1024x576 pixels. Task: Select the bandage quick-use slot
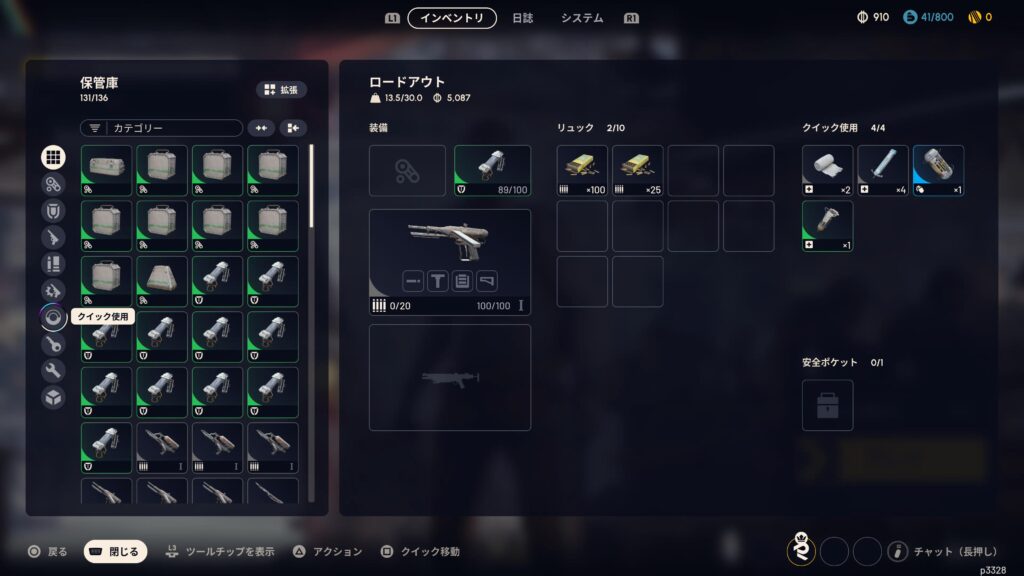pyautogui.click(x=827, y=171)
